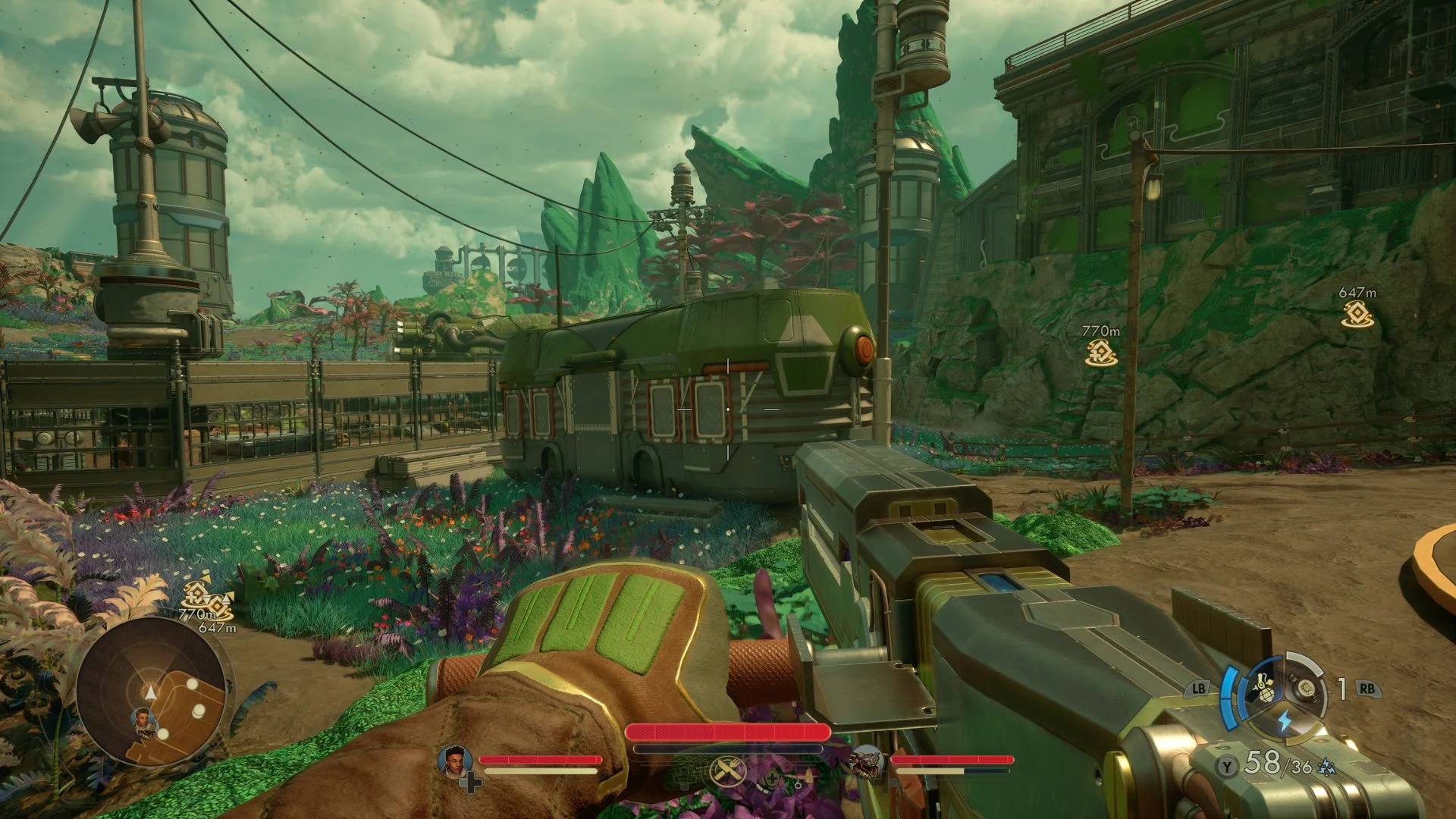Select the lightning bolt ability icon
Viewport: 1456px width, 819px height.
click(1284, 719)
